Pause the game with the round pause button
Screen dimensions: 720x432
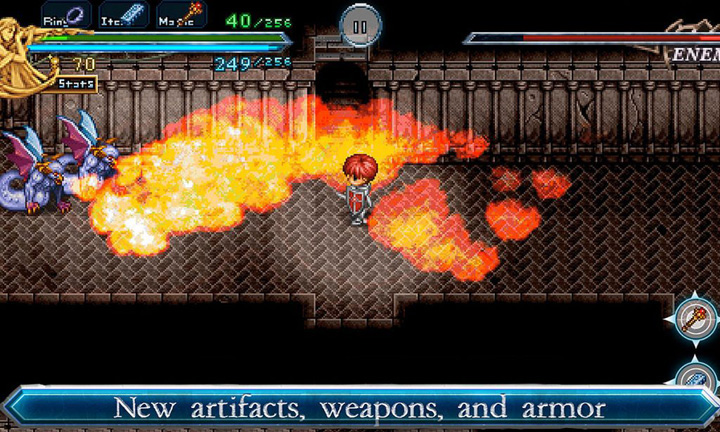click(359, 23)
